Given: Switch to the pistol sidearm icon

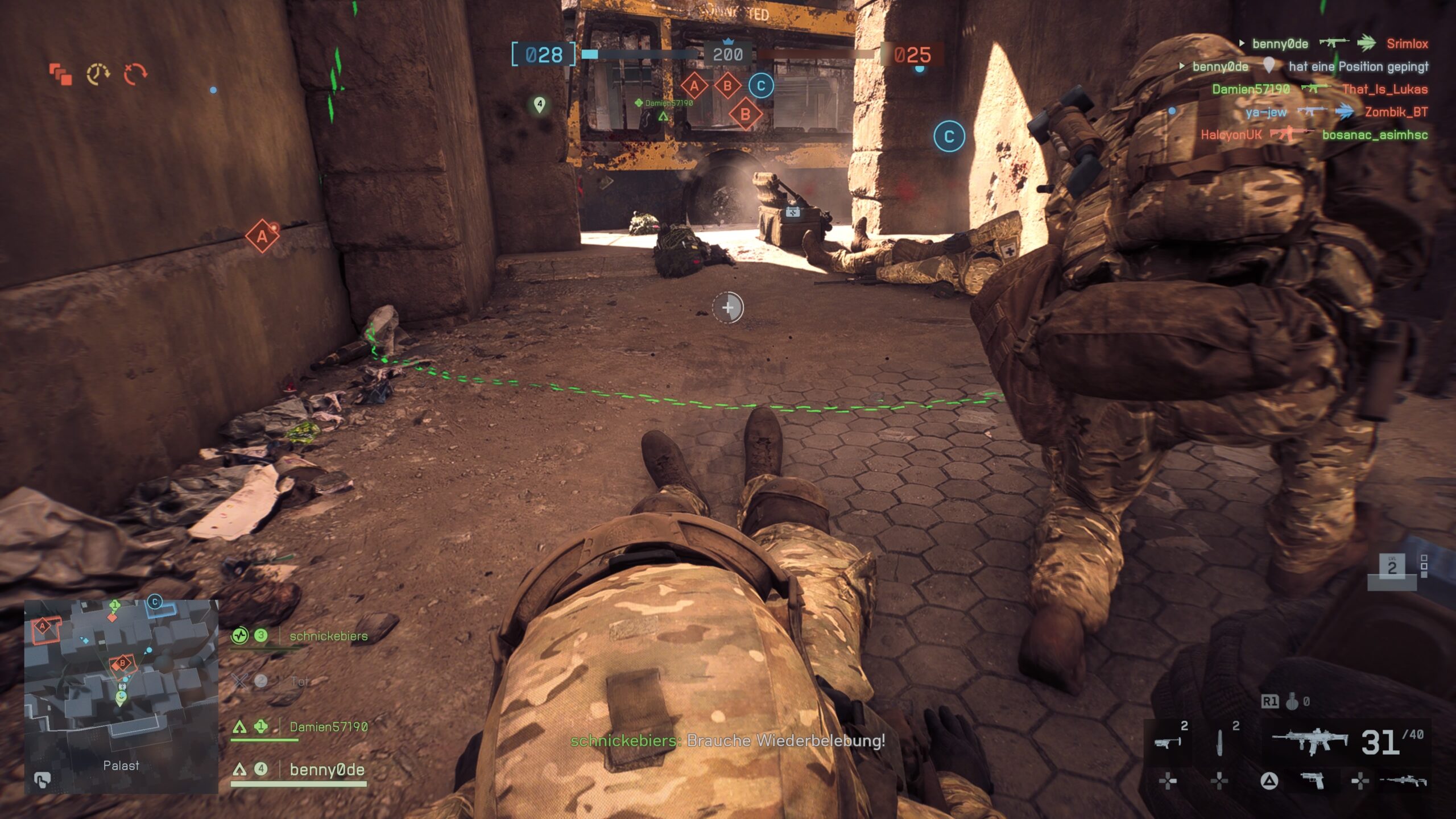Looking at the screenshot, I should click(x=1313, y=781).
